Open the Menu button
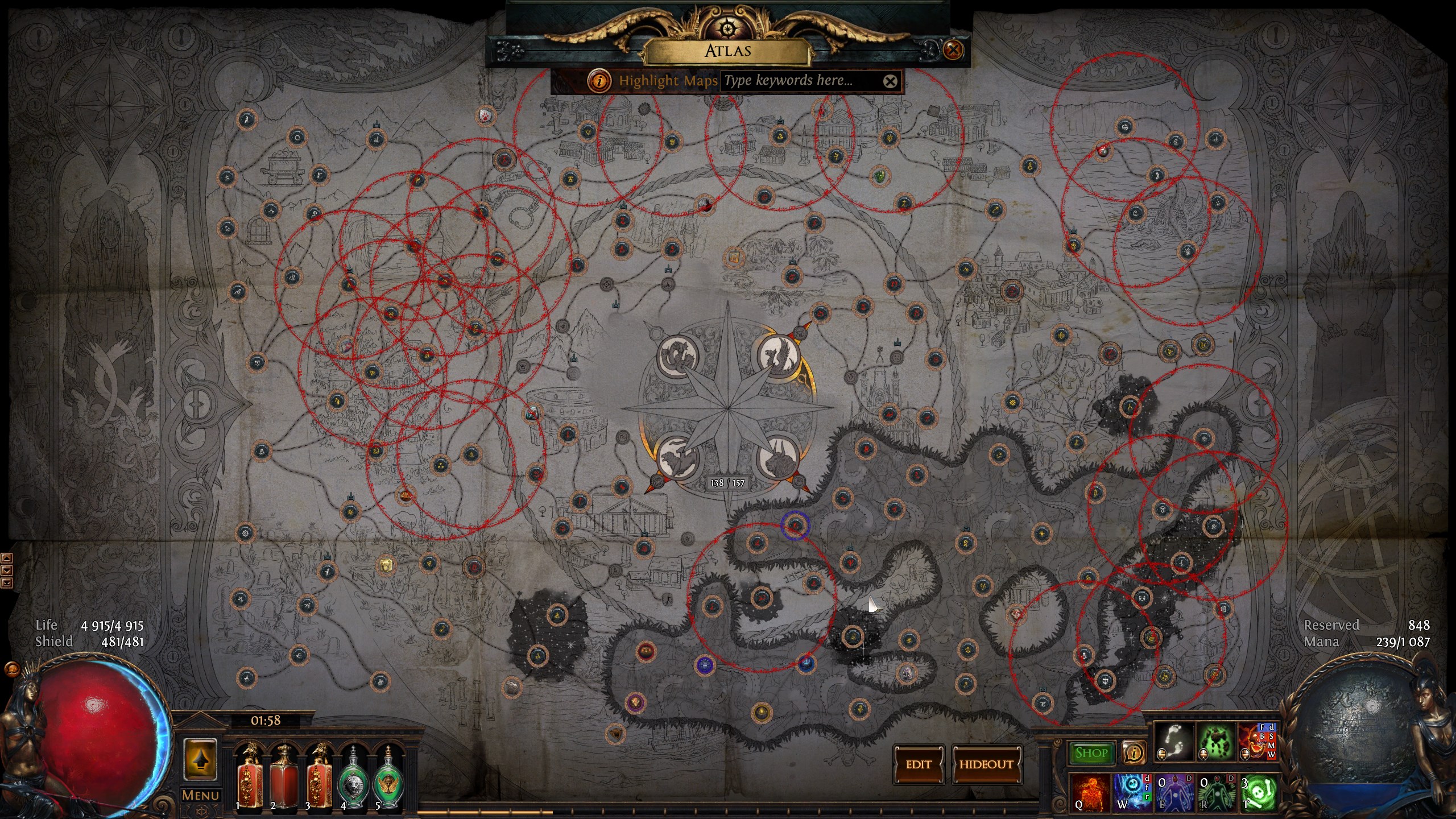 200,795
